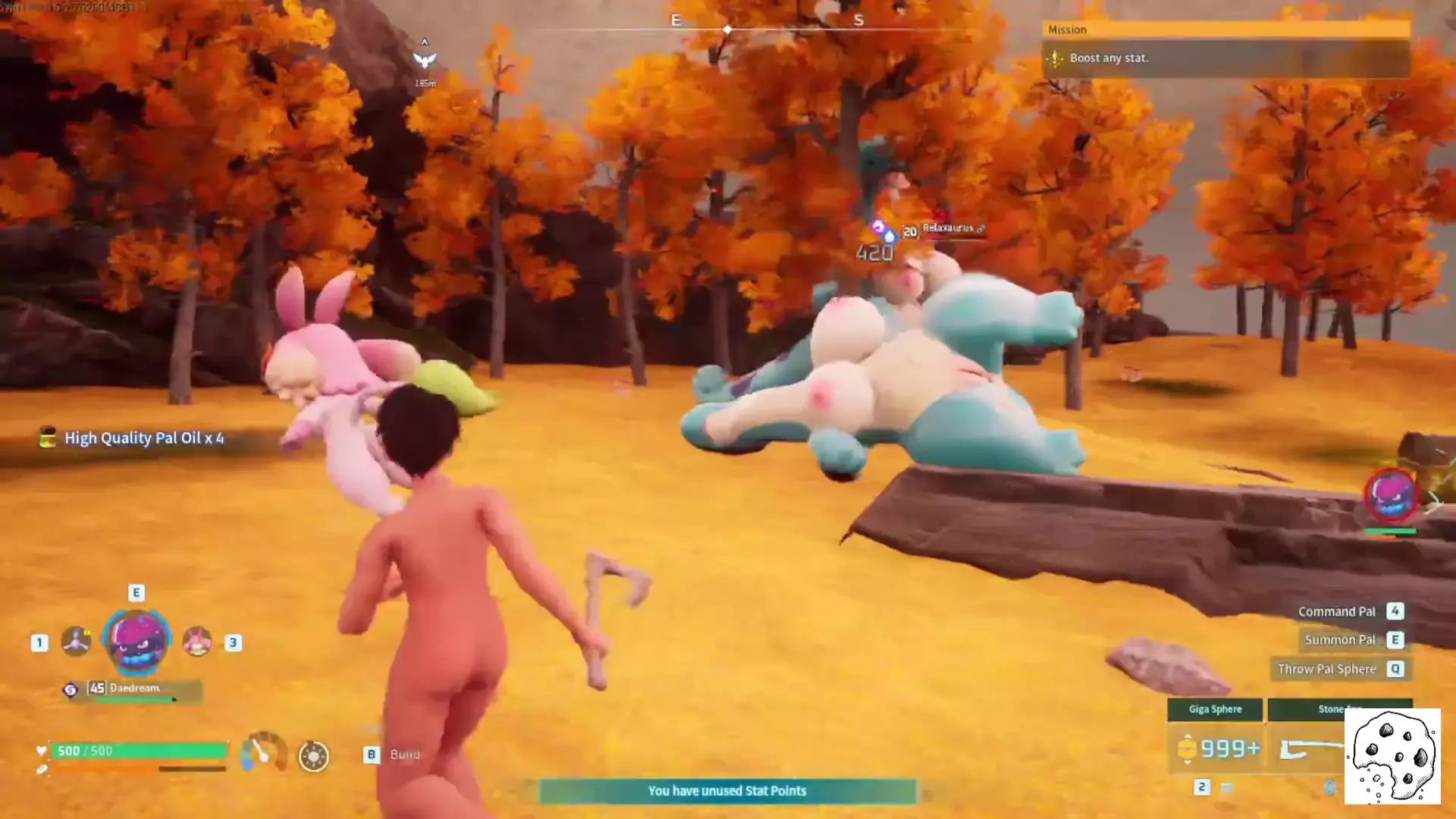Click the cookie overlay image
This screenshot has height=819, width=1456.
click(x=1392, y=756)
